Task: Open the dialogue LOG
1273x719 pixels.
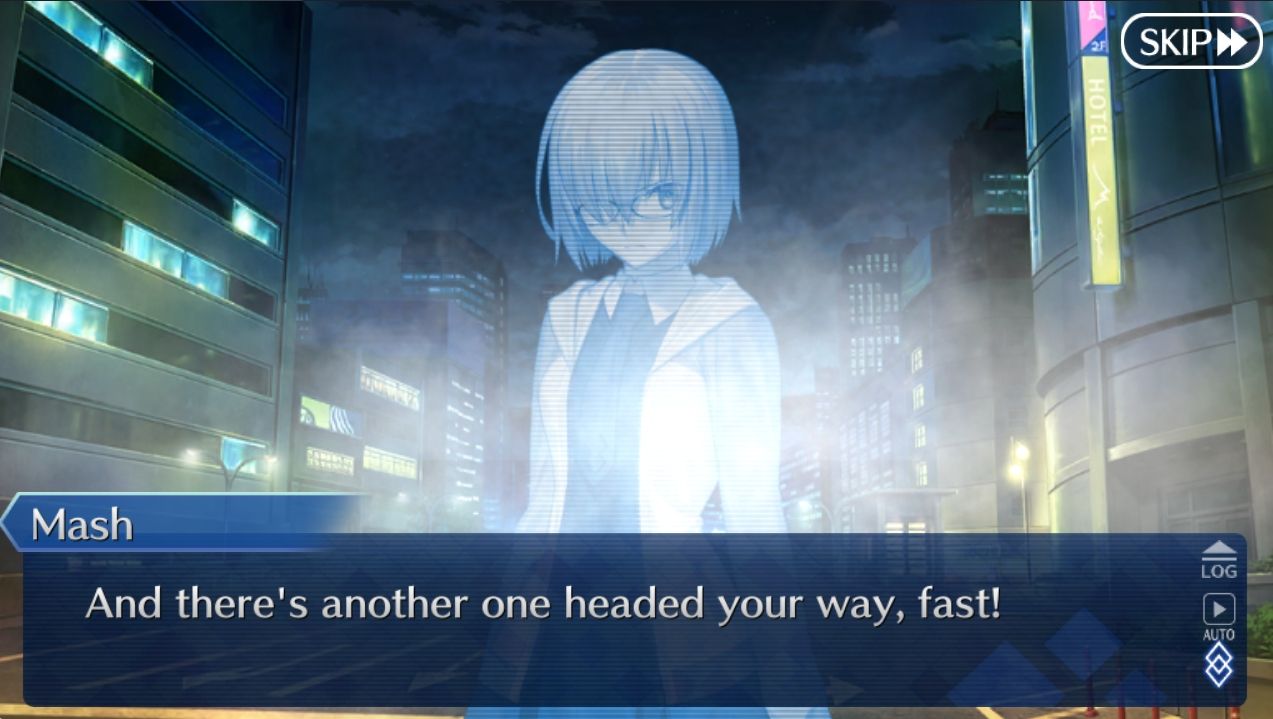Action: [1218, 560]
